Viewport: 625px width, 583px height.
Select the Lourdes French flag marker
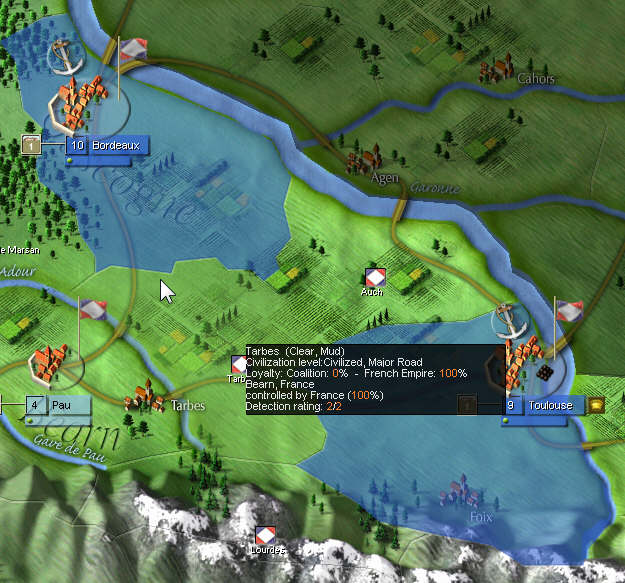pyautogui.click(x=265, y=535)
